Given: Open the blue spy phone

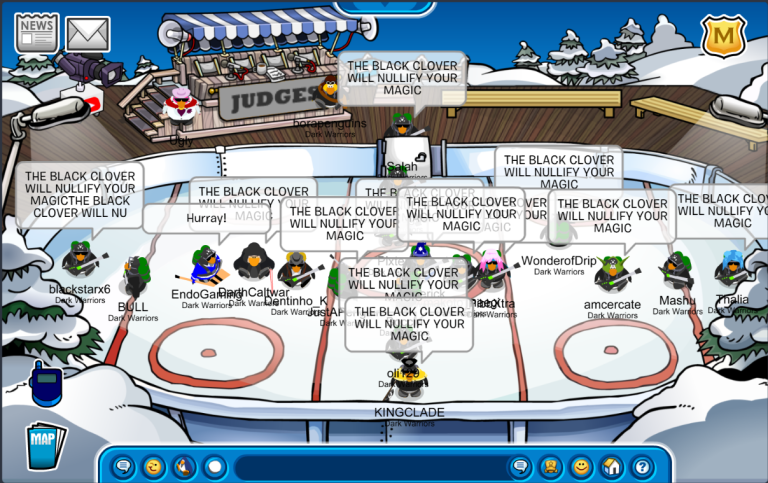Looking at the screenshot, I should pos(45,383).
